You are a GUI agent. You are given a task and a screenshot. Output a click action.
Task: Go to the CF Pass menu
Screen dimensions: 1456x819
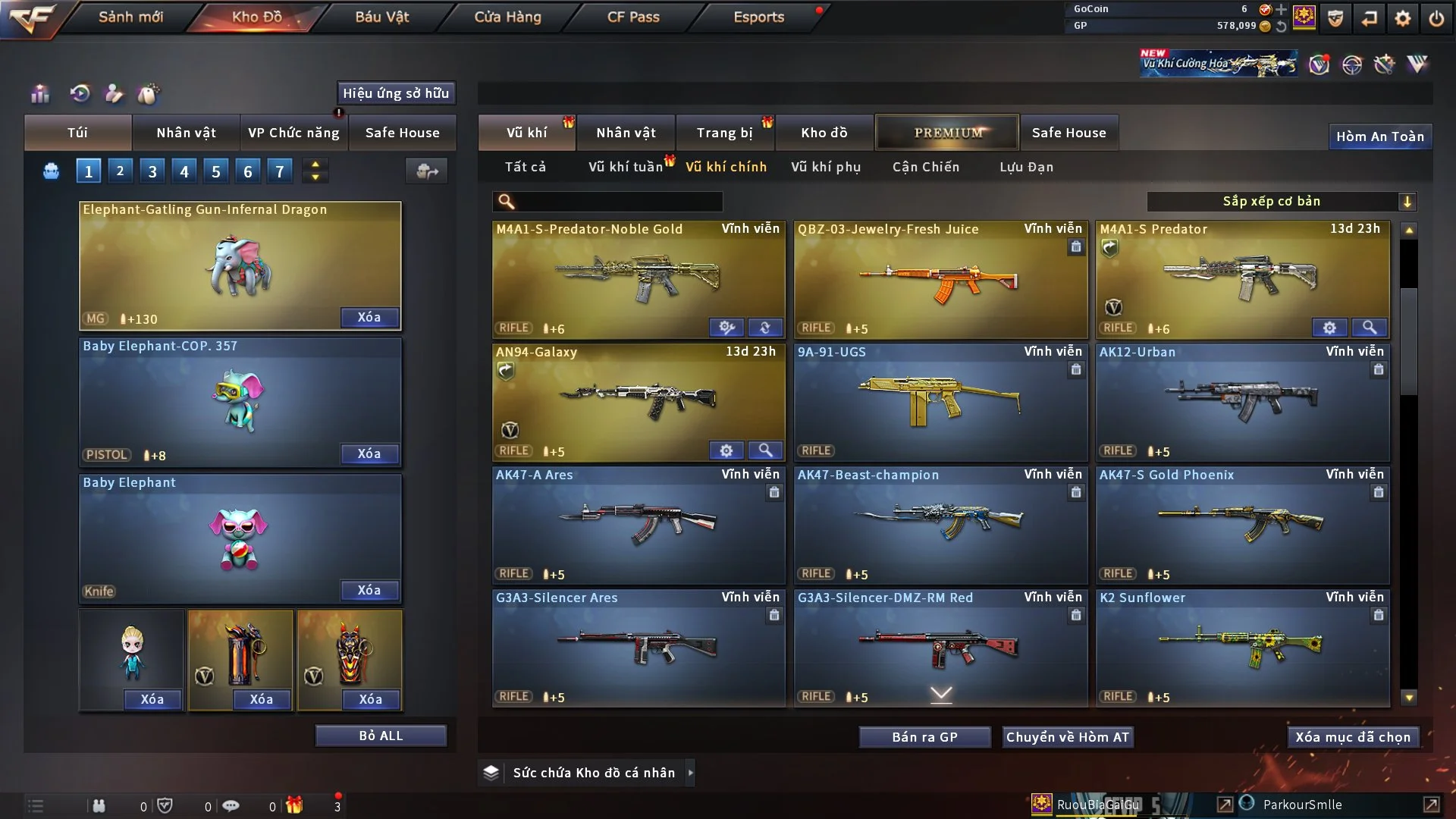click(x=633, y=17)
